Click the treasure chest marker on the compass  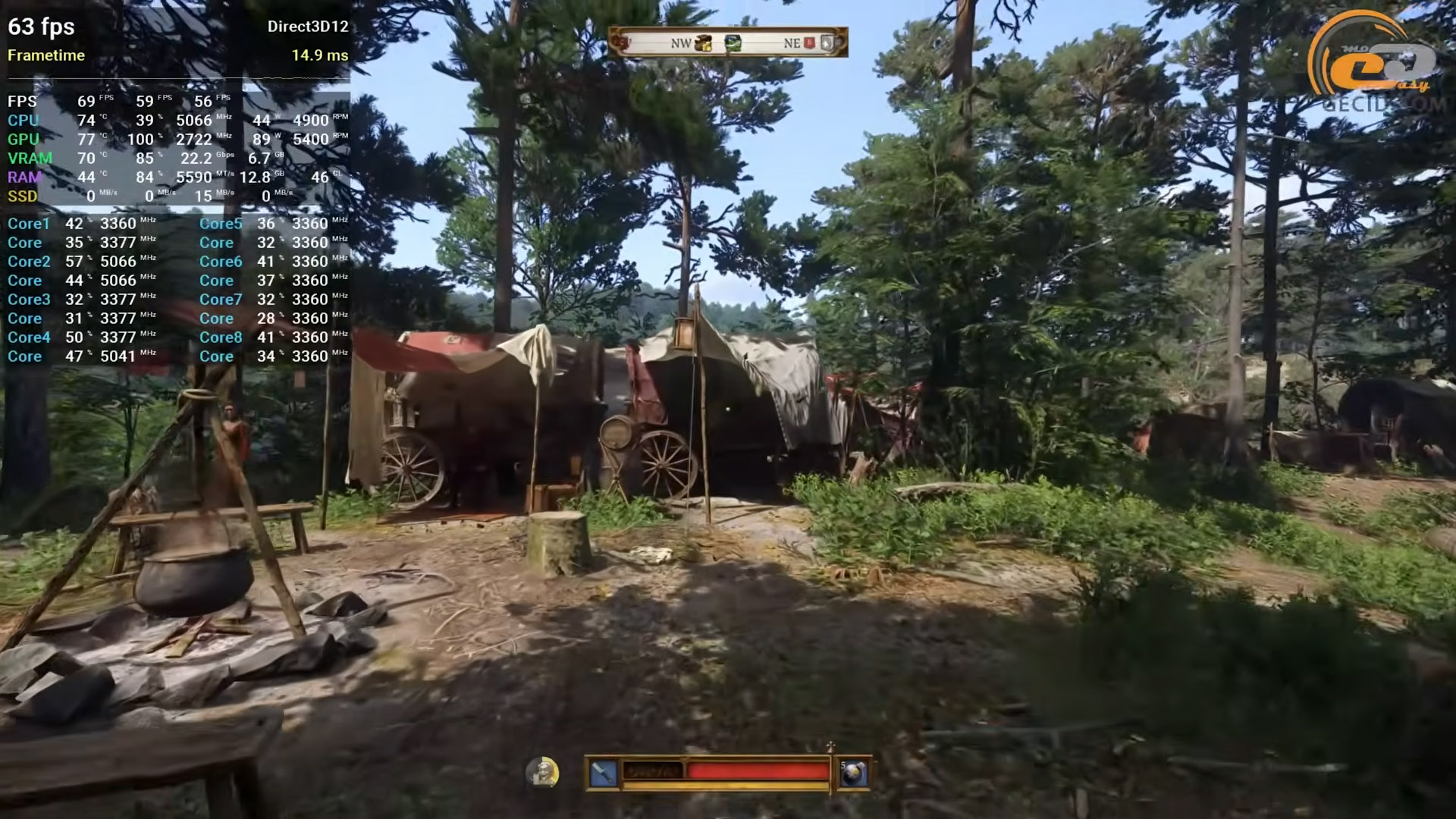click(704, 43)
